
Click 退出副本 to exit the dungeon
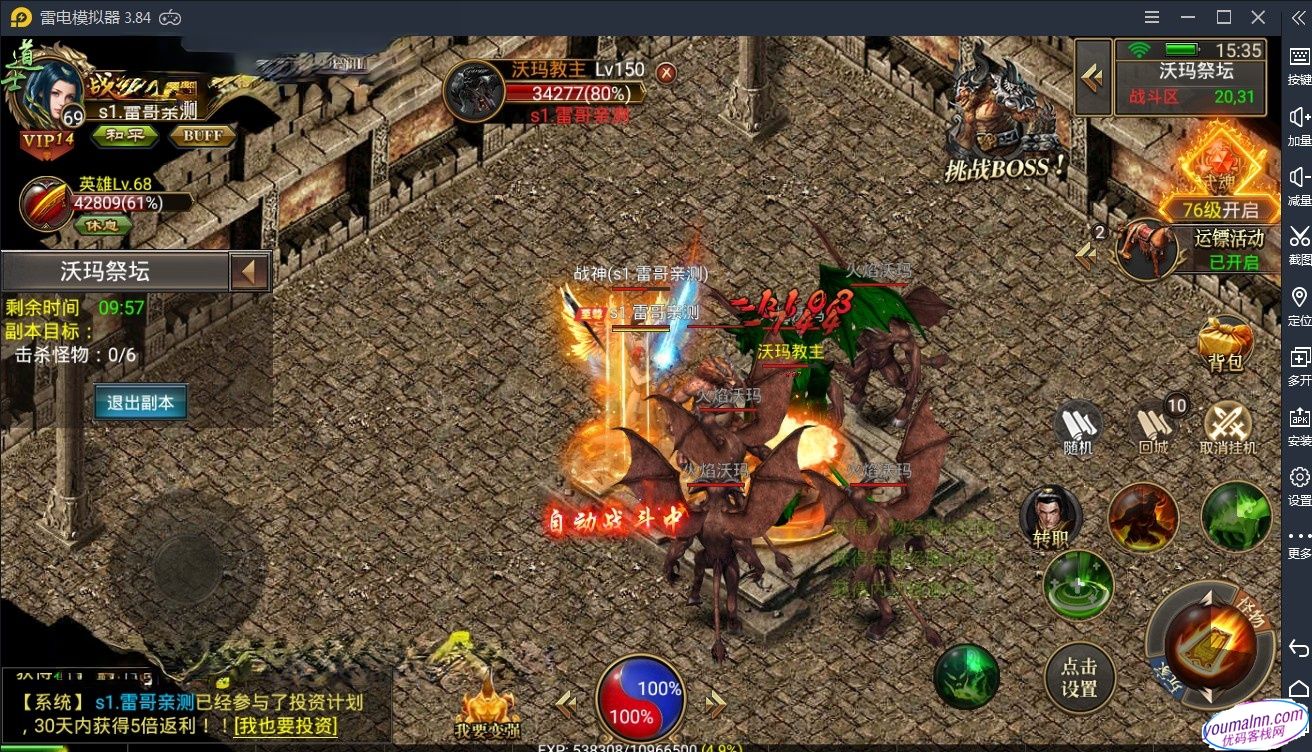(138, 403)
